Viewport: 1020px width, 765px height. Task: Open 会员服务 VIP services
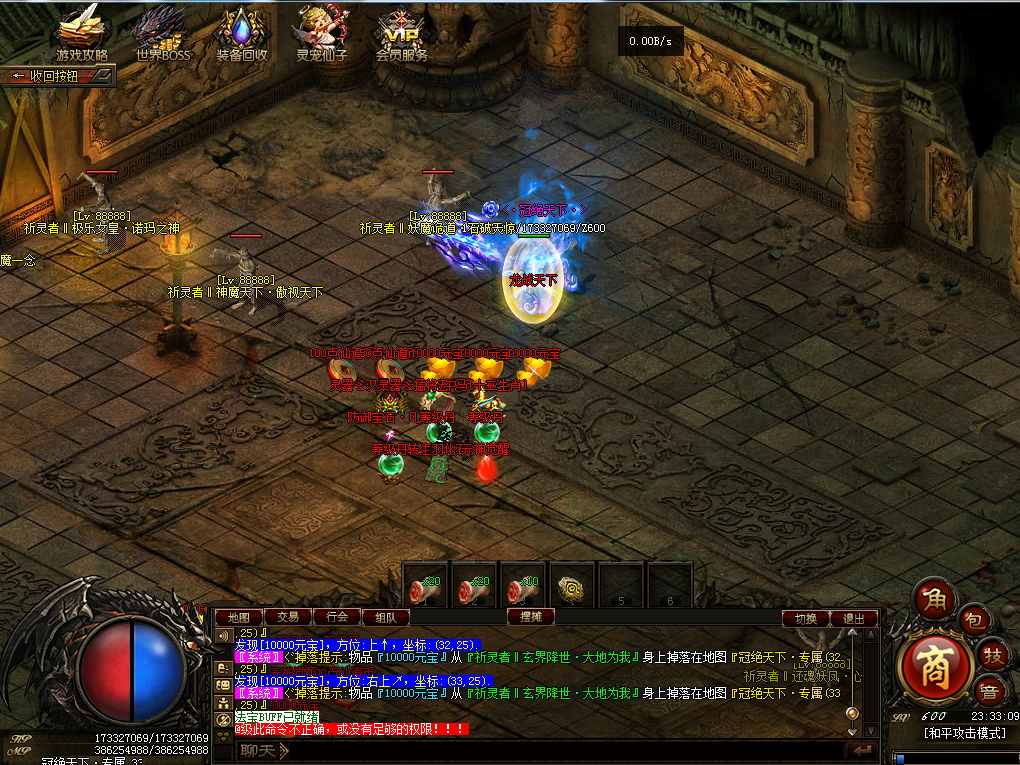click(401, 34)
